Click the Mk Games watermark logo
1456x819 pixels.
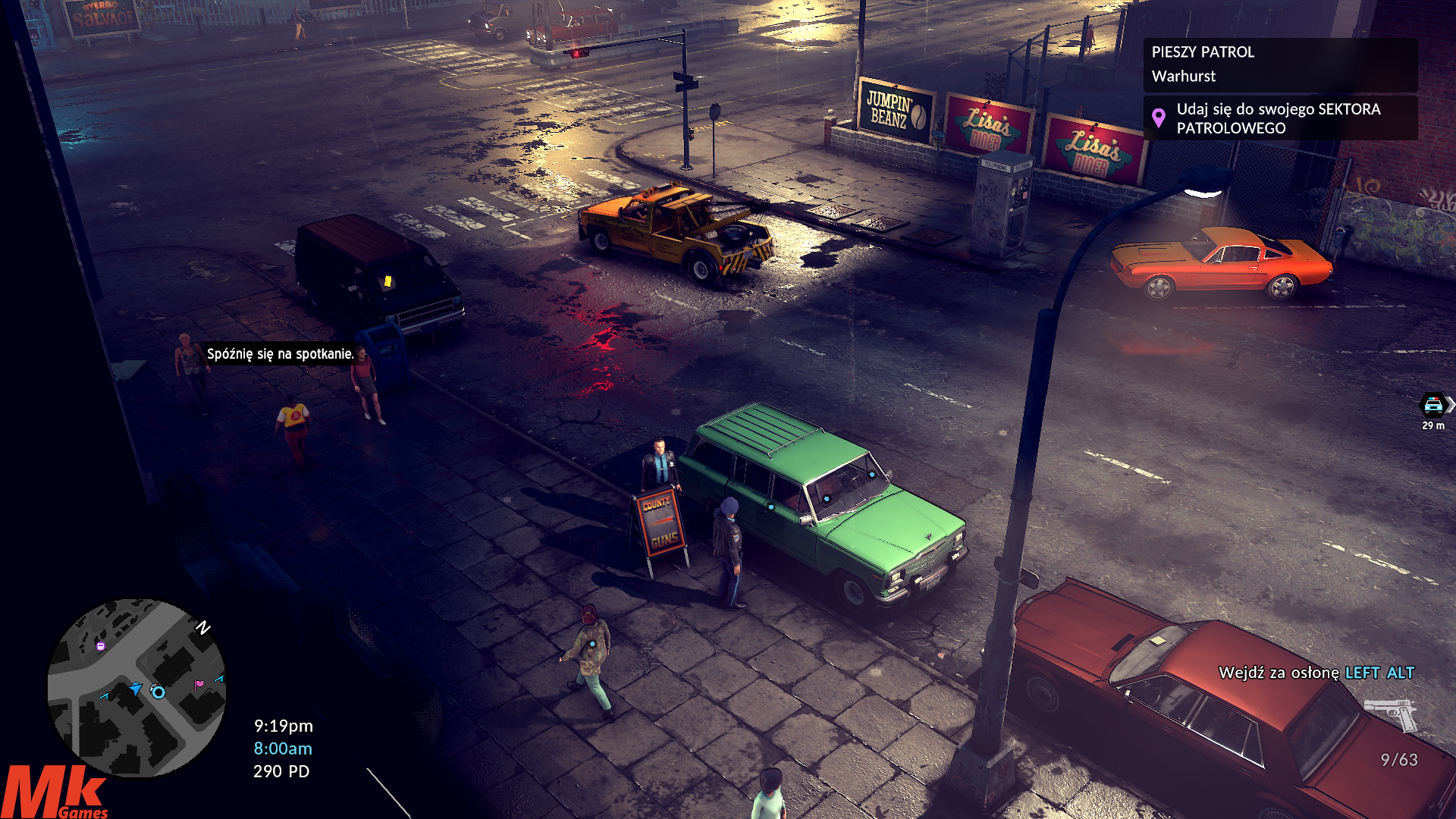(x=53, y=792)
